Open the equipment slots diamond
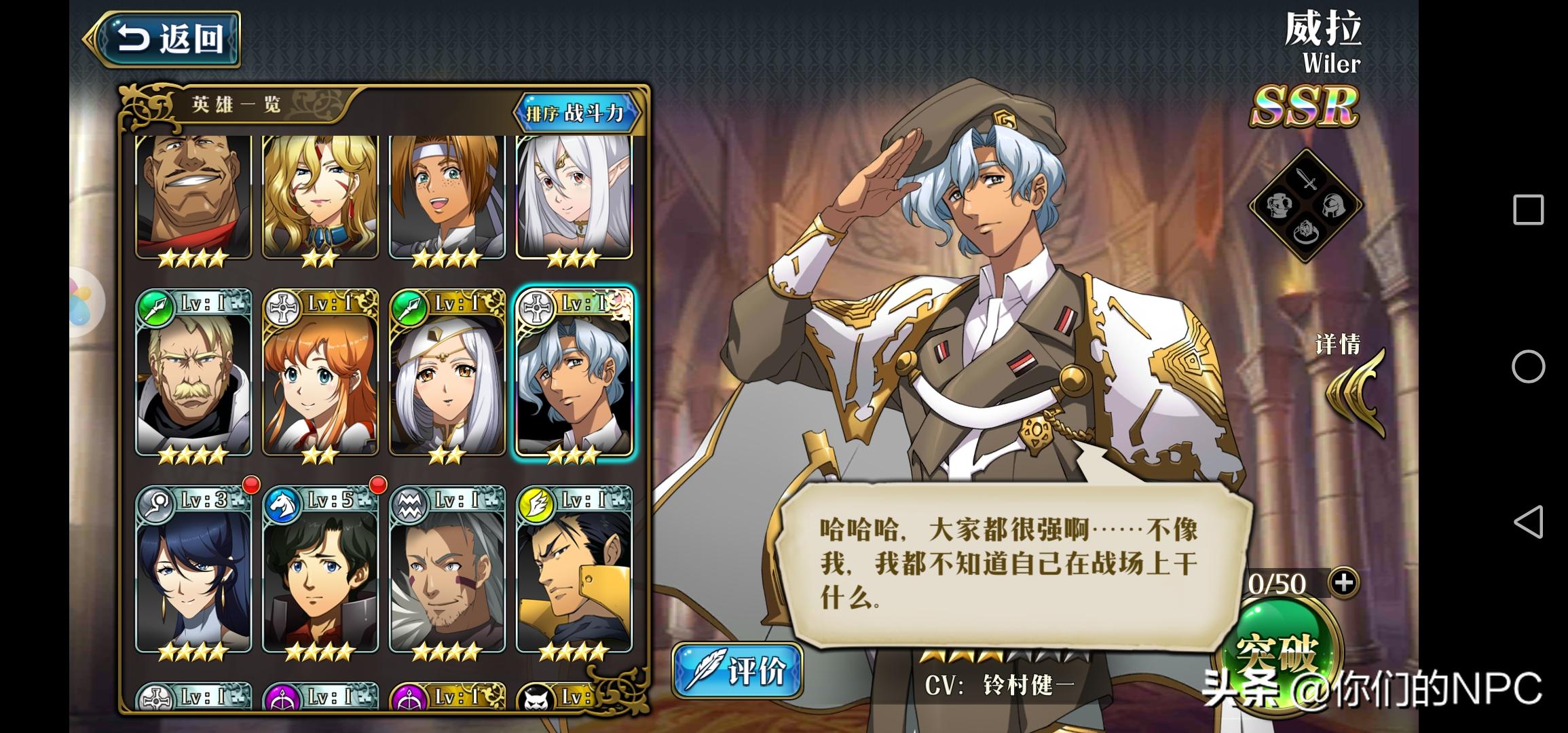This screenshot has width=1568, height=733. [x=1306, y=205]
